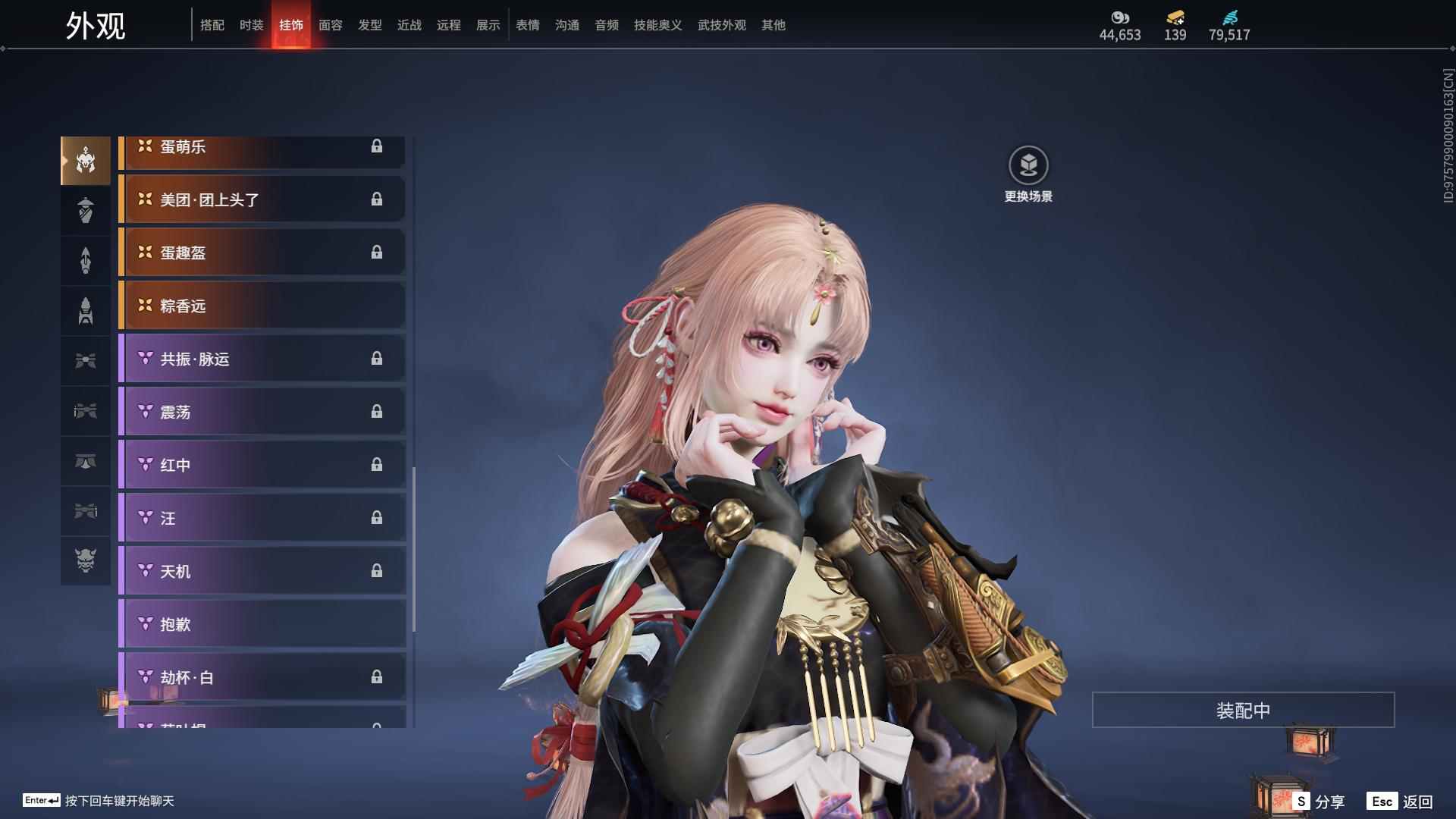Image resolution: width=1456 pixels, height=819 pixels.
Task: Choose the 粽香远 accessory
Action: (x=262, y=306)
